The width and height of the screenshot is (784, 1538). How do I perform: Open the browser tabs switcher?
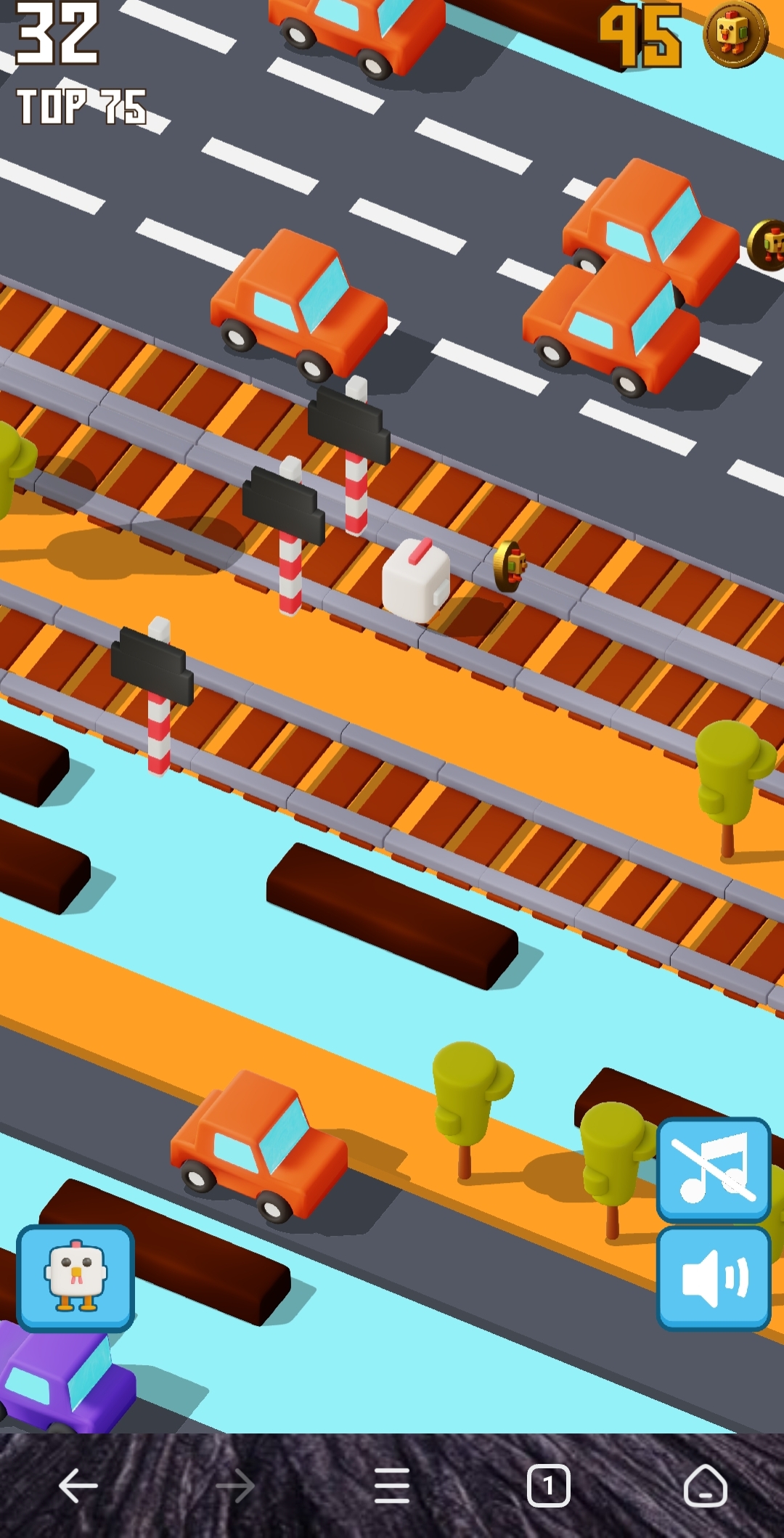pyautogui.click(x=548, y=1486)
